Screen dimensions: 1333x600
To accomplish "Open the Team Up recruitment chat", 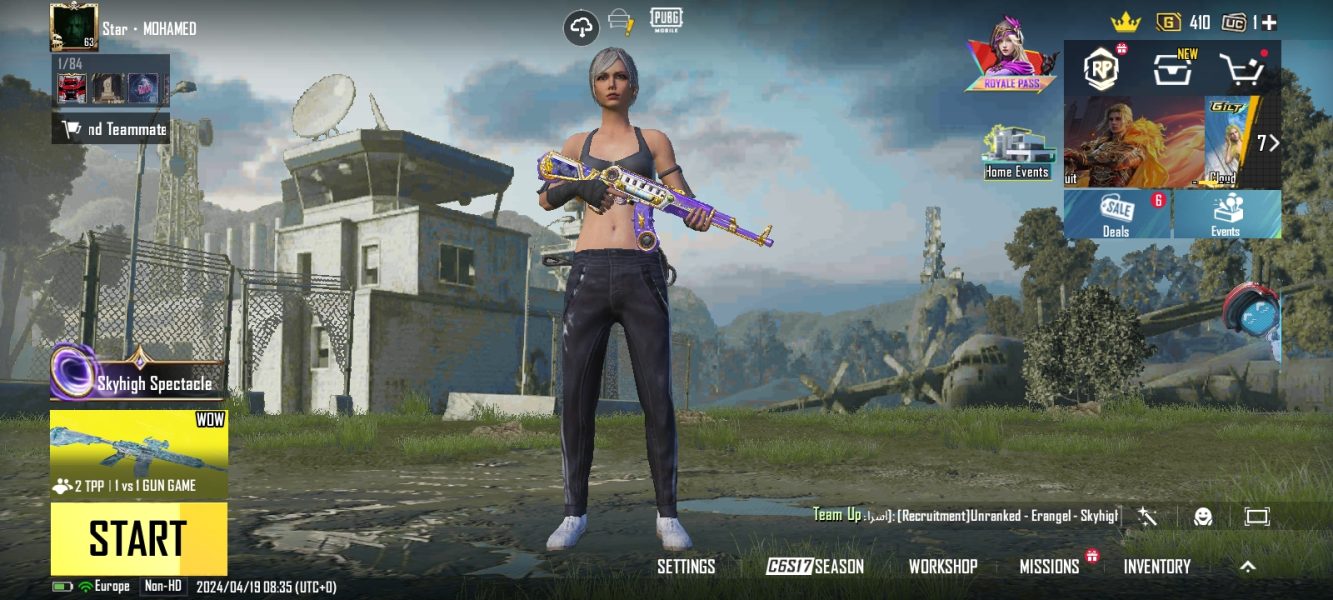I will (966, 515).
